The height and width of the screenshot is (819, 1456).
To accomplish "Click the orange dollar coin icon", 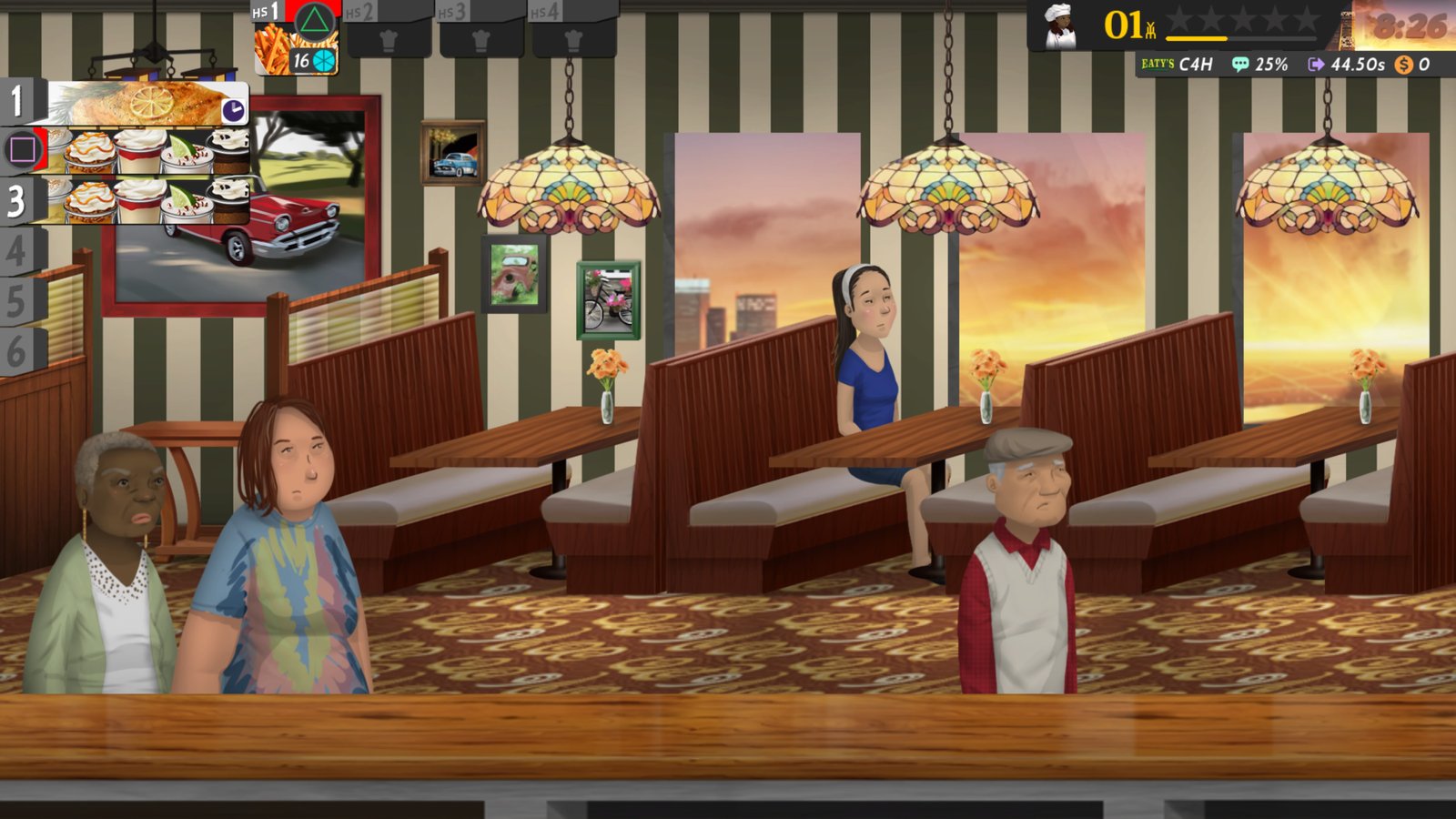I will coord(1402,64).
